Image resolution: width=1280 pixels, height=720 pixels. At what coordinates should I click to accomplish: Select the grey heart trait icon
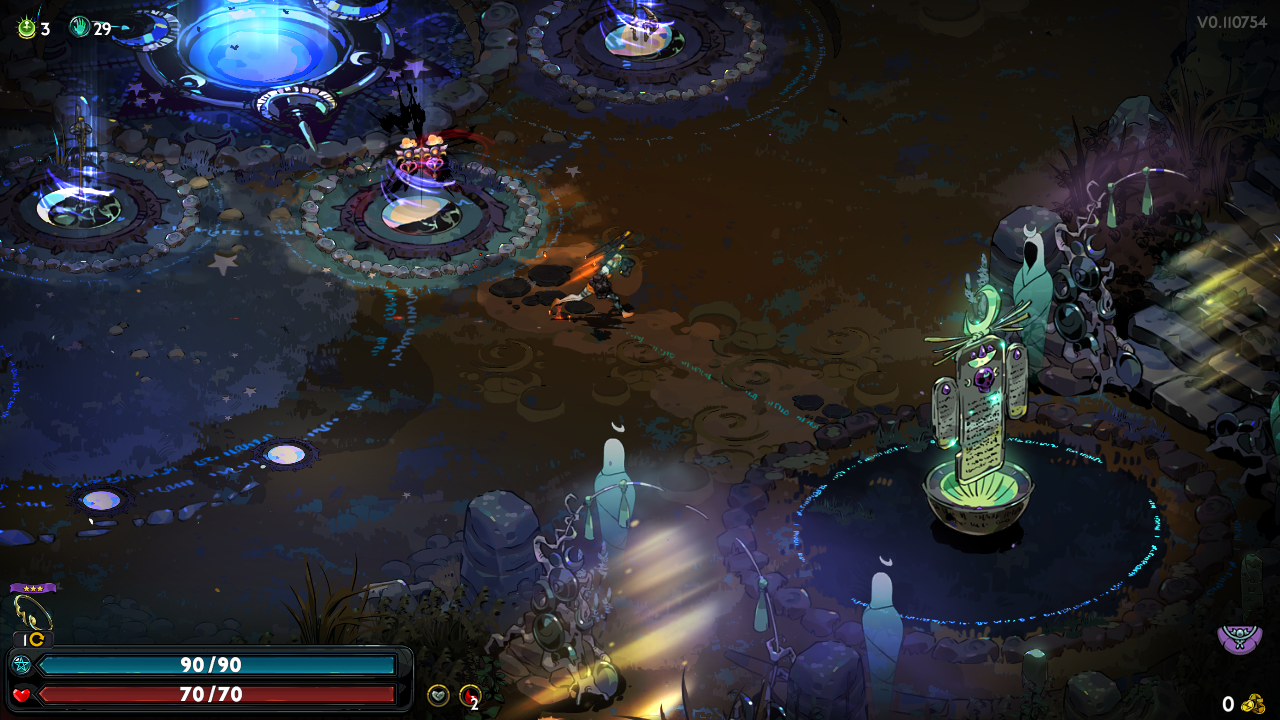(x=438, y=695)
